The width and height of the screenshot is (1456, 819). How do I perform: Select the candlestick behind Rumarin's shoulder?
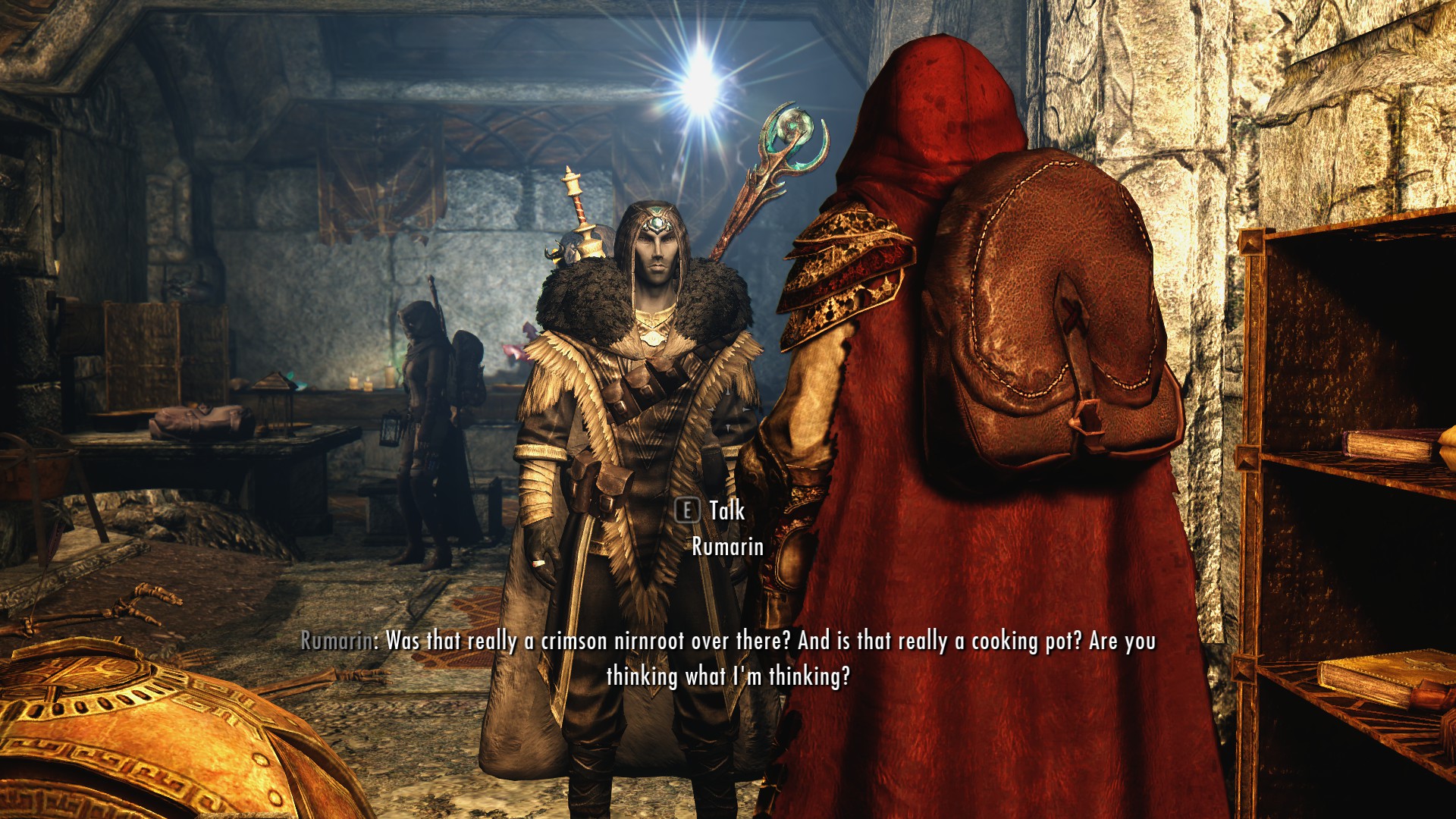pos(573,186)
